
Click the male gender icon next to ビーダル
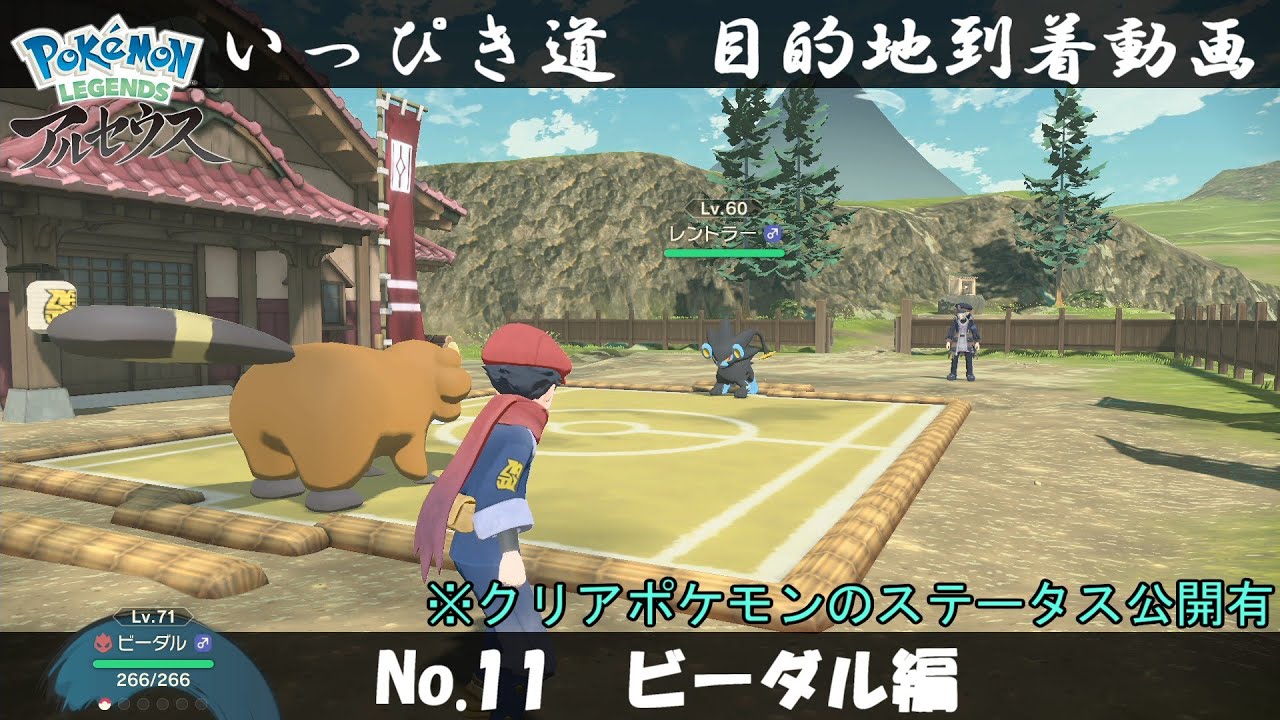pyautogui.click(x=203, y=644)
